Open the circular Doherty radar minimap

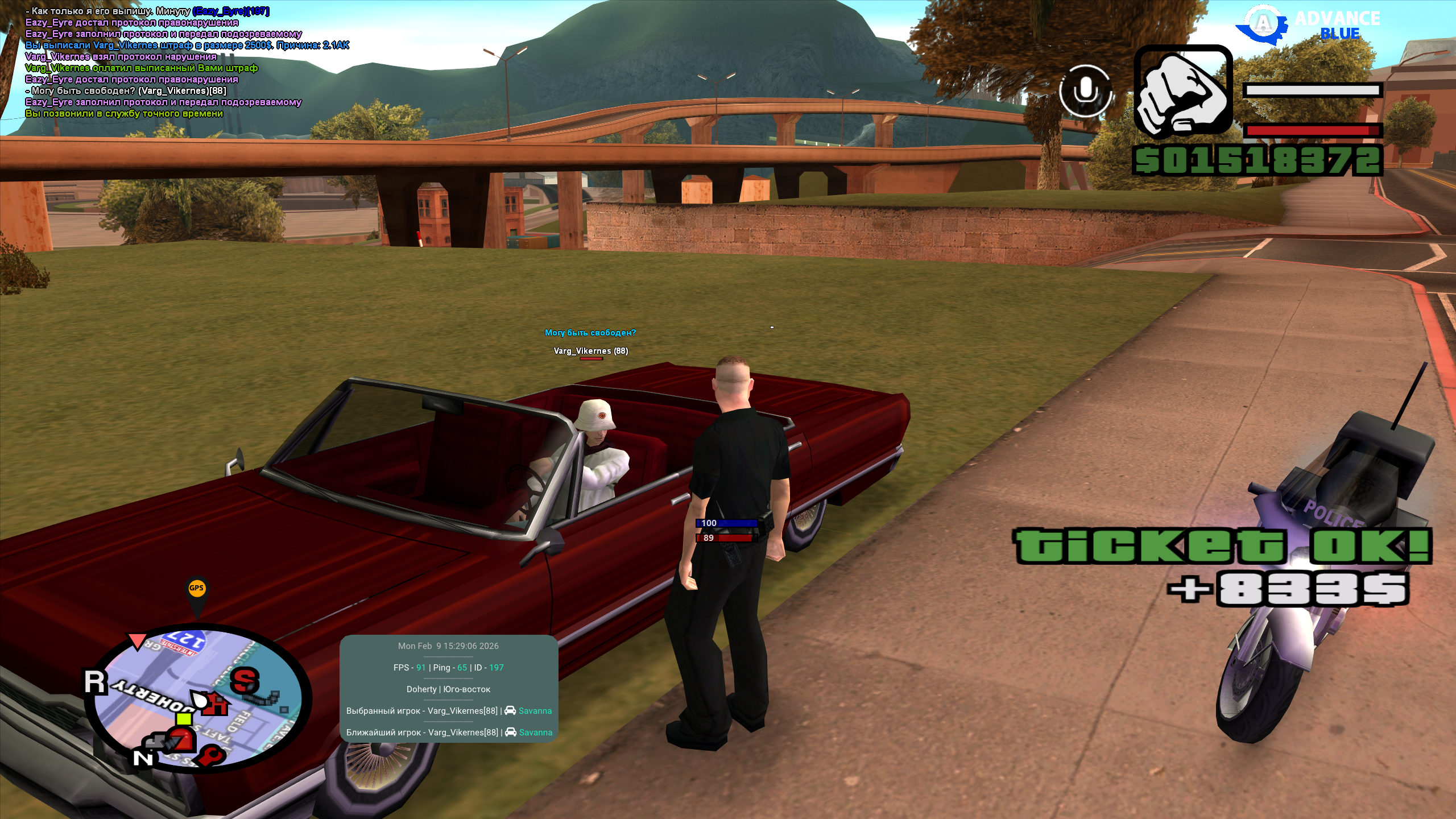(197, 698)
